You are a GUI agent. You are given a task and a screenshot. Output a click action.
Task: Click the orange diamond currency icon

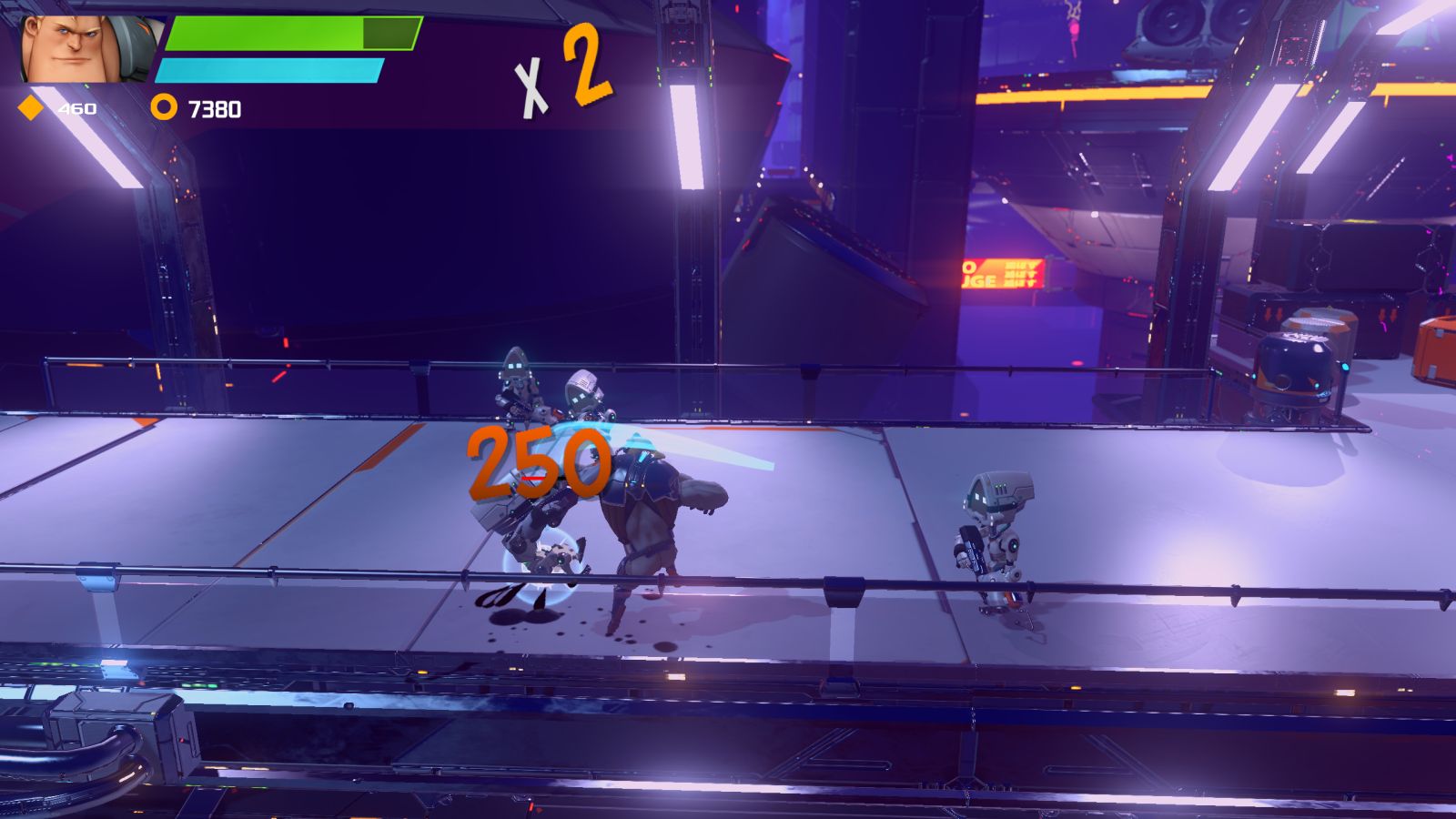31,107
